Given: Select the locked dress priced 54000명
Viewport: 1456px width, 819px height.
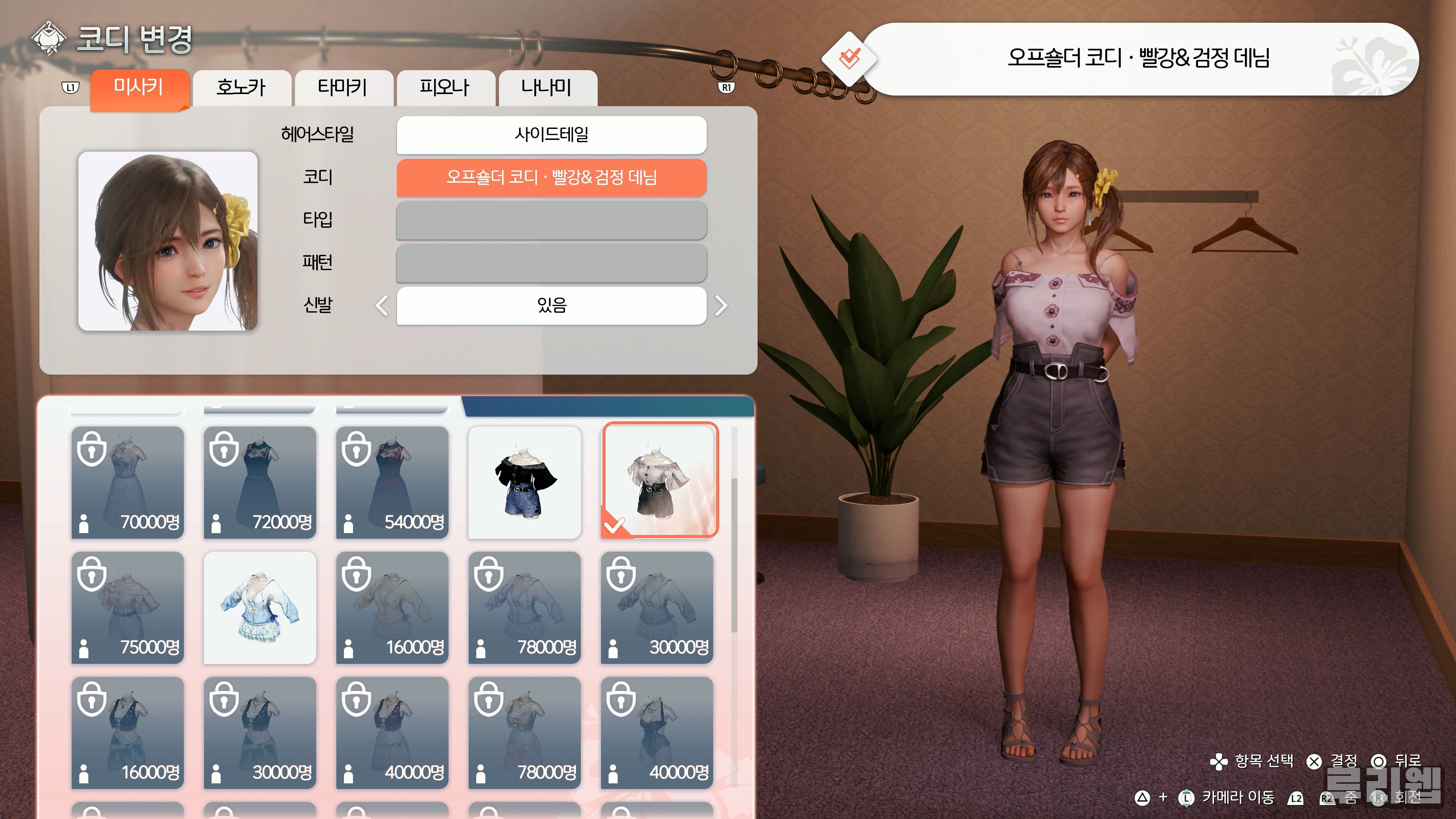Looking at the screenshot, I should point(392,482).
